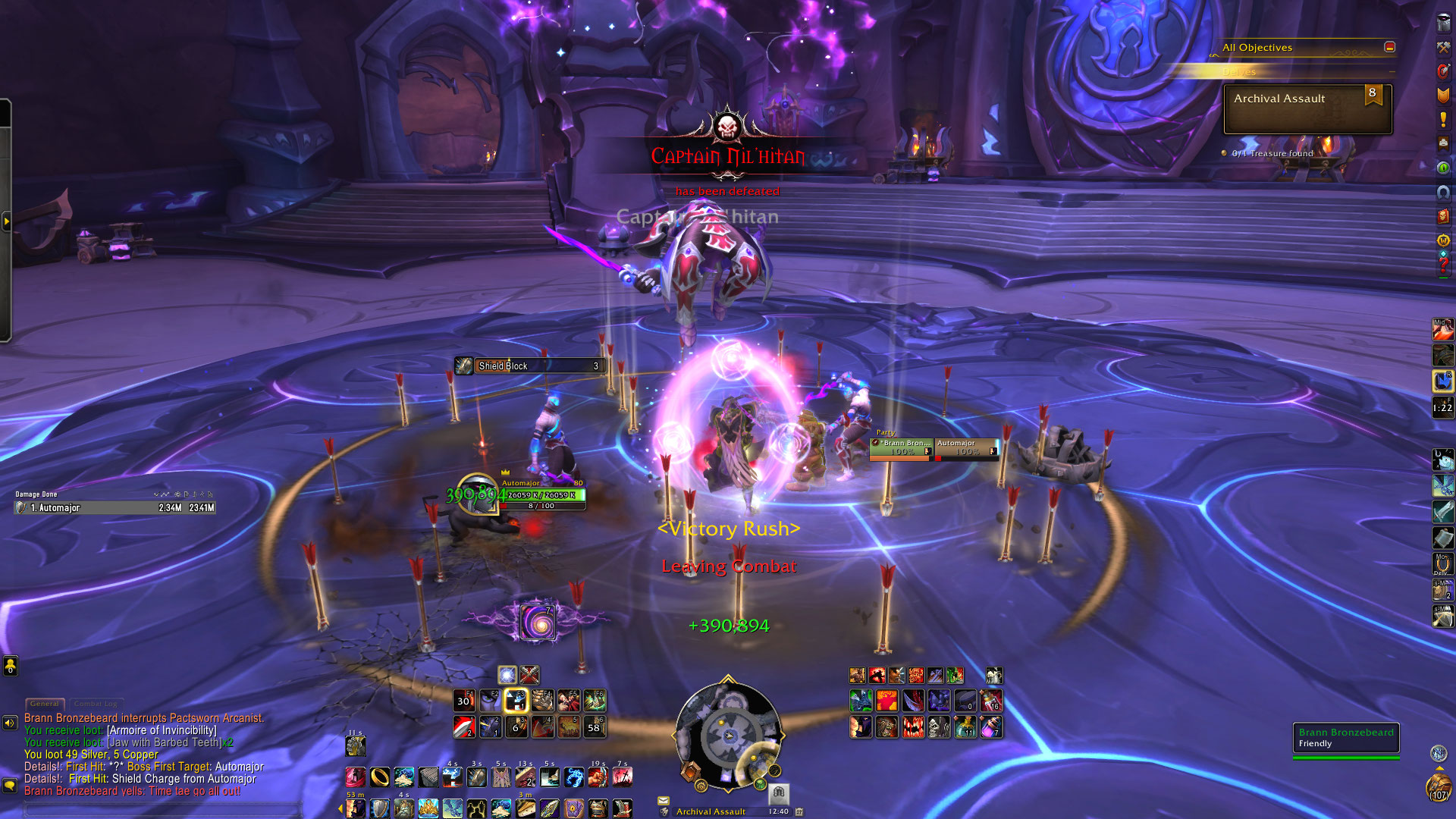The image size is (1456, 819).
Task: Activate the gold ring action slot
Action: pos(380,777)
